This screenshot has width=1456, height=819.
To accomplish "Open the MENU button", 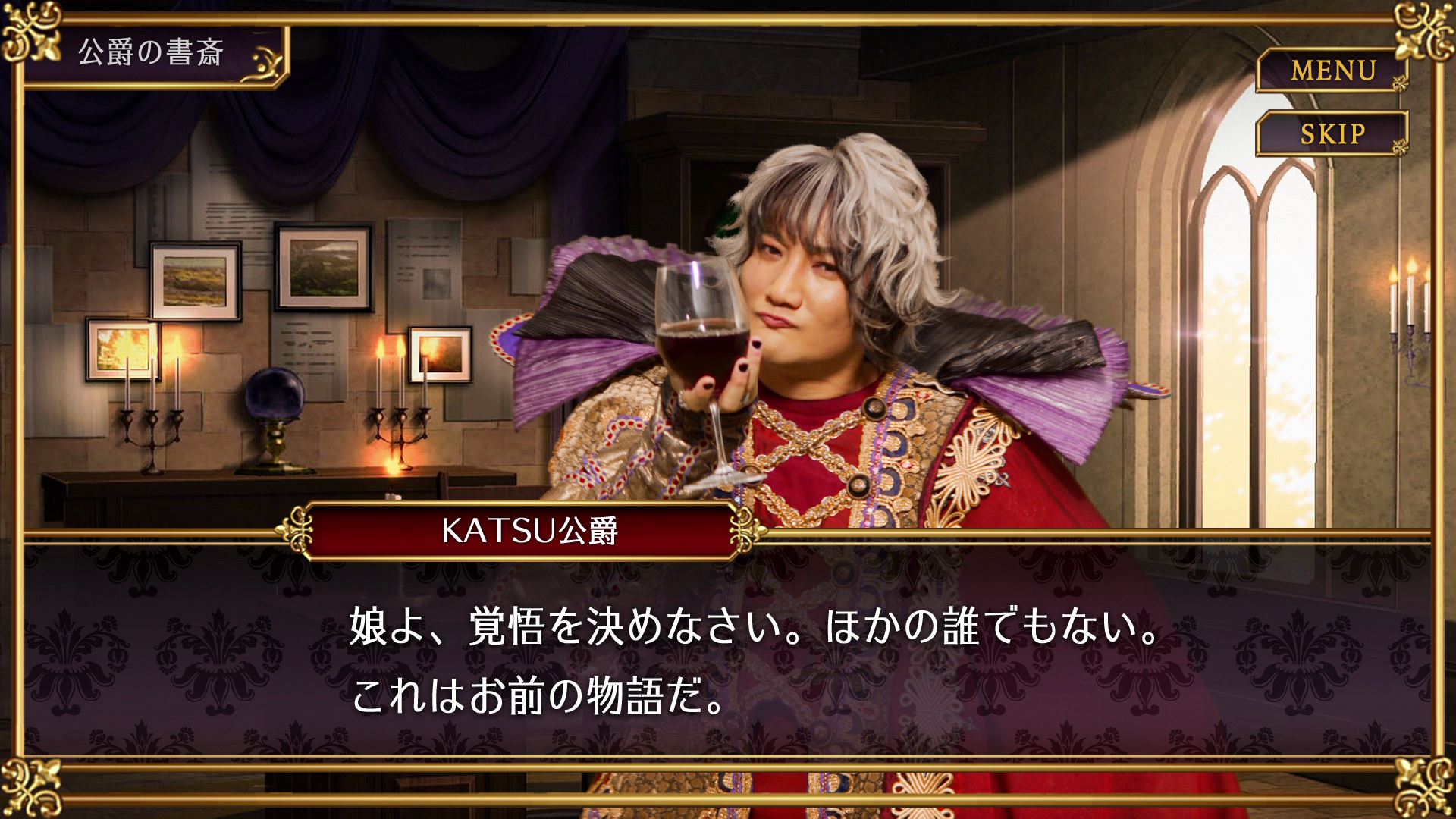I will coord(1332,71).
